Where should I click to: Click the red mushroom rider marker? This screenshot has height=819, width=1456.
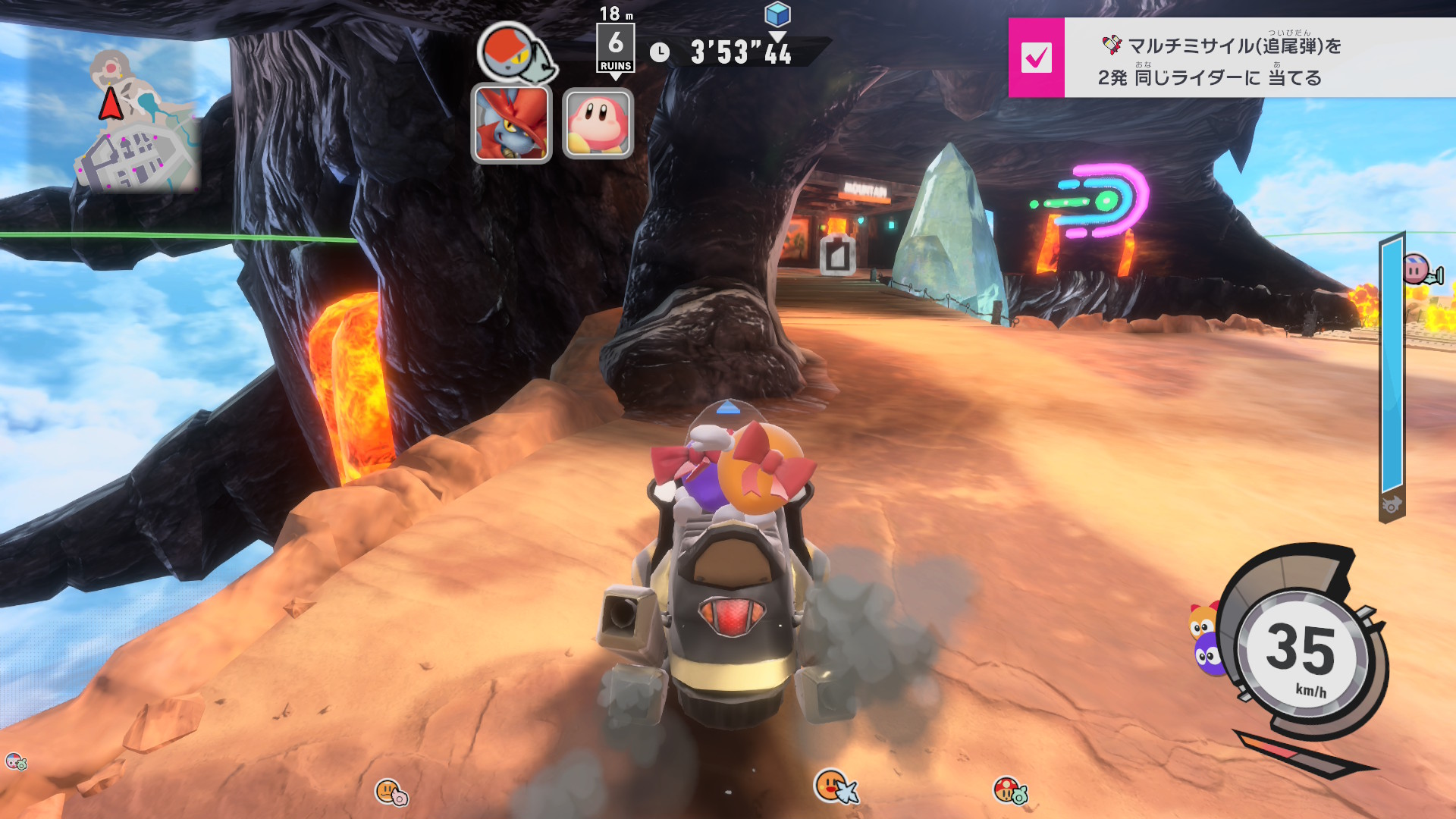(1008, 790)
